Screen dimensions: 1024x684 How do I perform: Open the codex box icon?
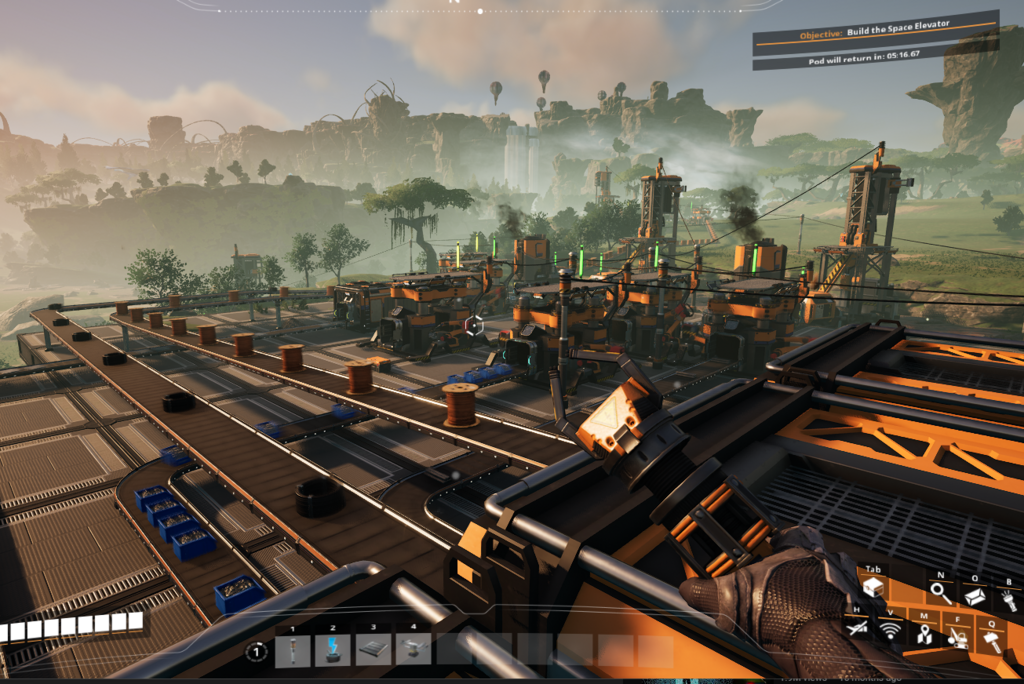click(973, 596)
